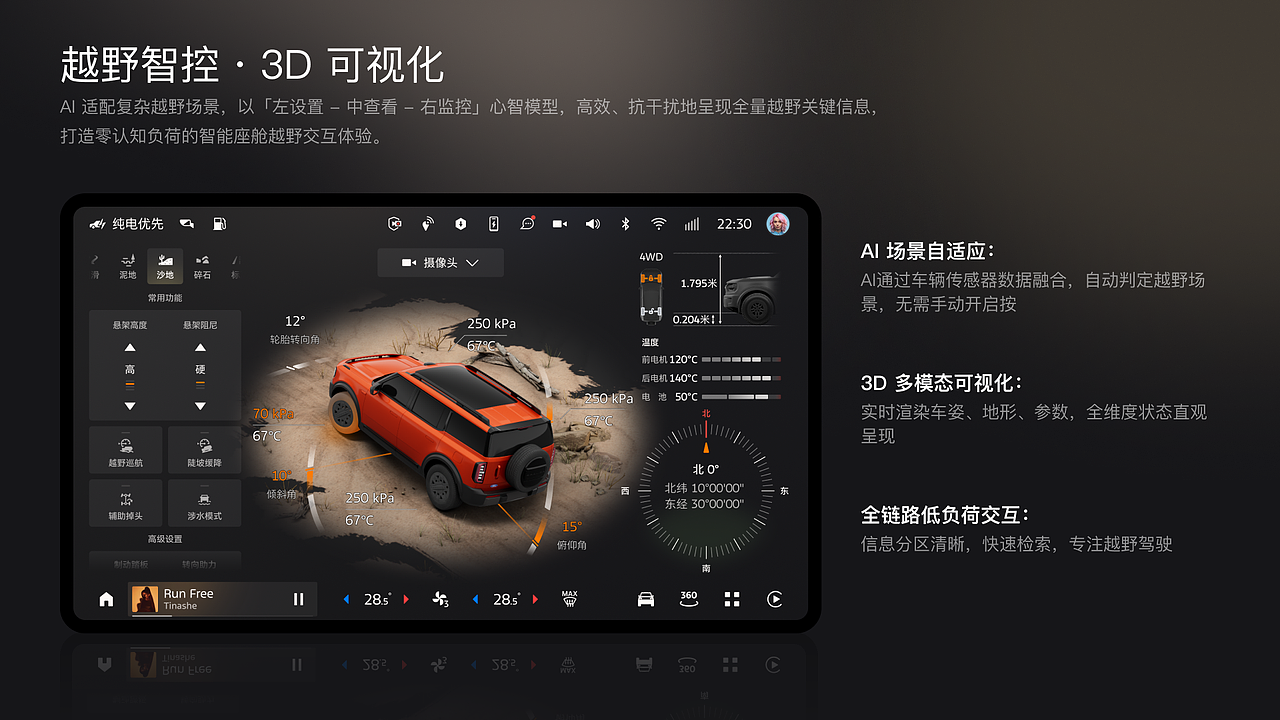Open the apps grid icon

(731, 598)
